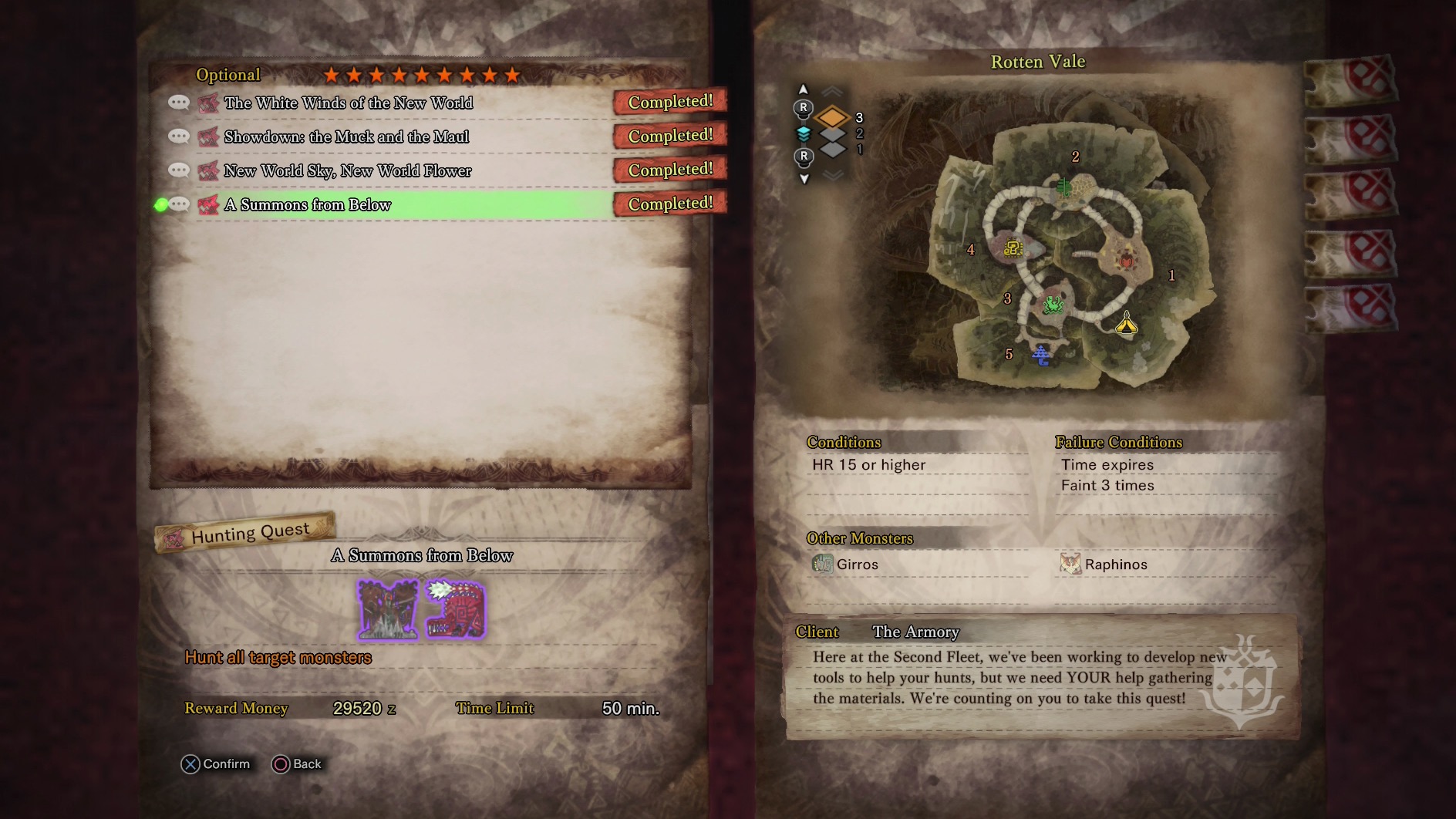Screen dimensions: 1456x819
Task: Click the red monster marker on map
Action: pos(1127,261)
